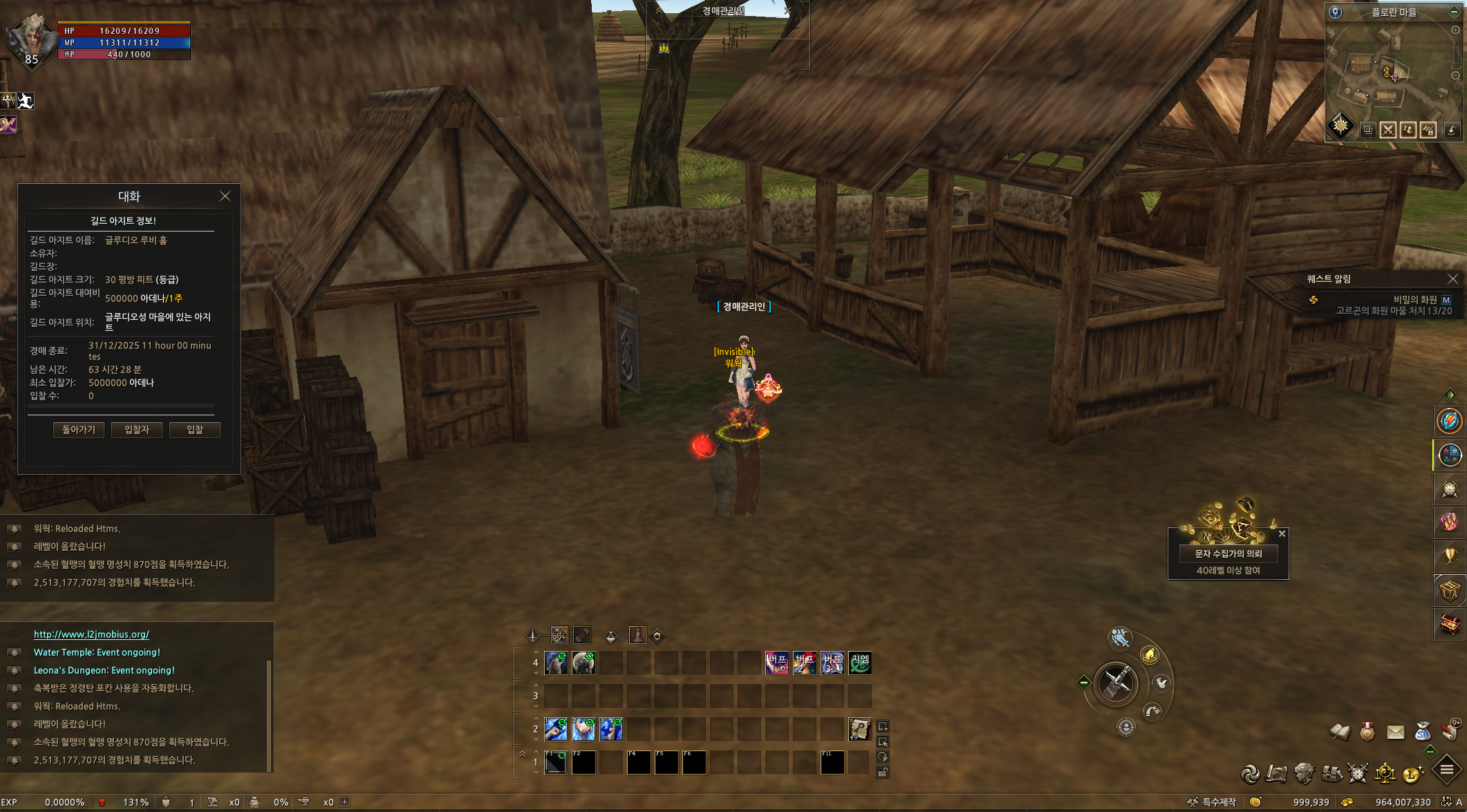Click the sword attack action button
The image size is (1467, 812).
pos(1116,684)
